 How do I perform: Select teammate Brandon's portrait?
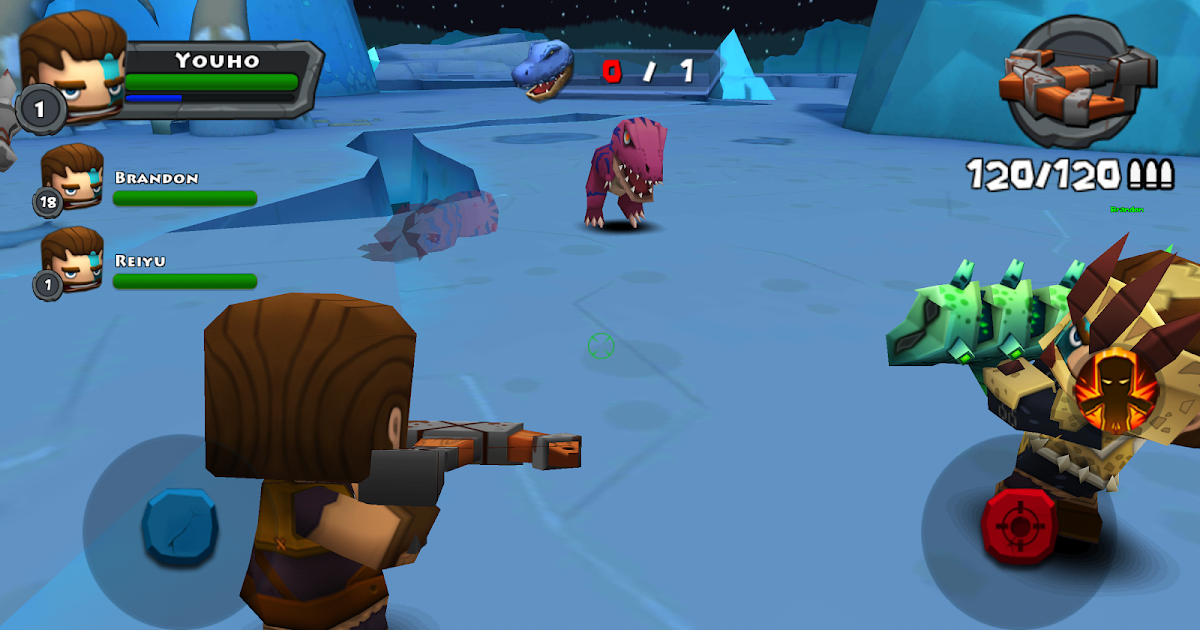coord(71,177)
